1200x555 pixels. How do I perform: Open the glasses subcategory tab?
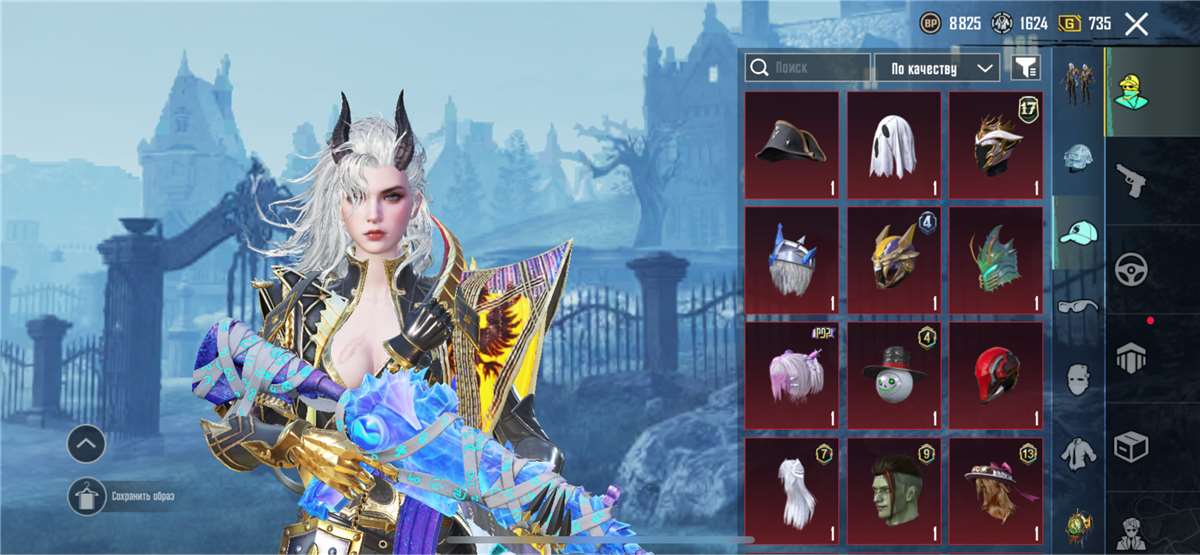tap(1078, 306)
